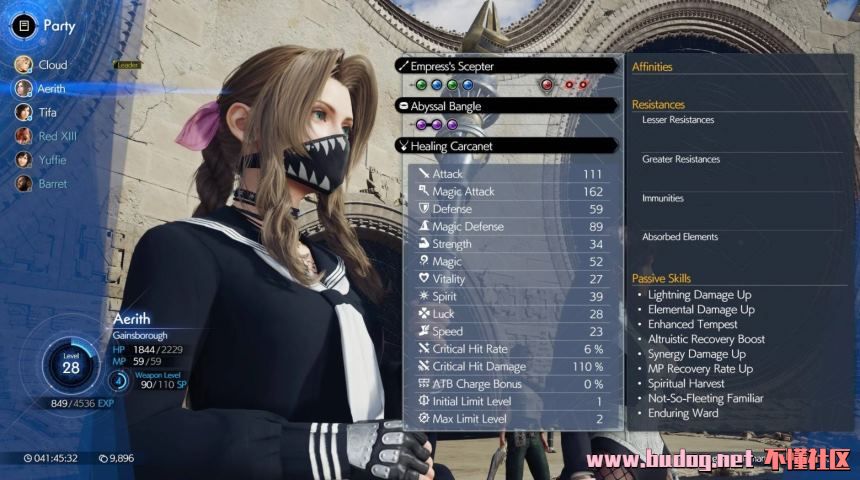Choose Barret in the party list
860x480 pixels.
click(x=52, y=184)
